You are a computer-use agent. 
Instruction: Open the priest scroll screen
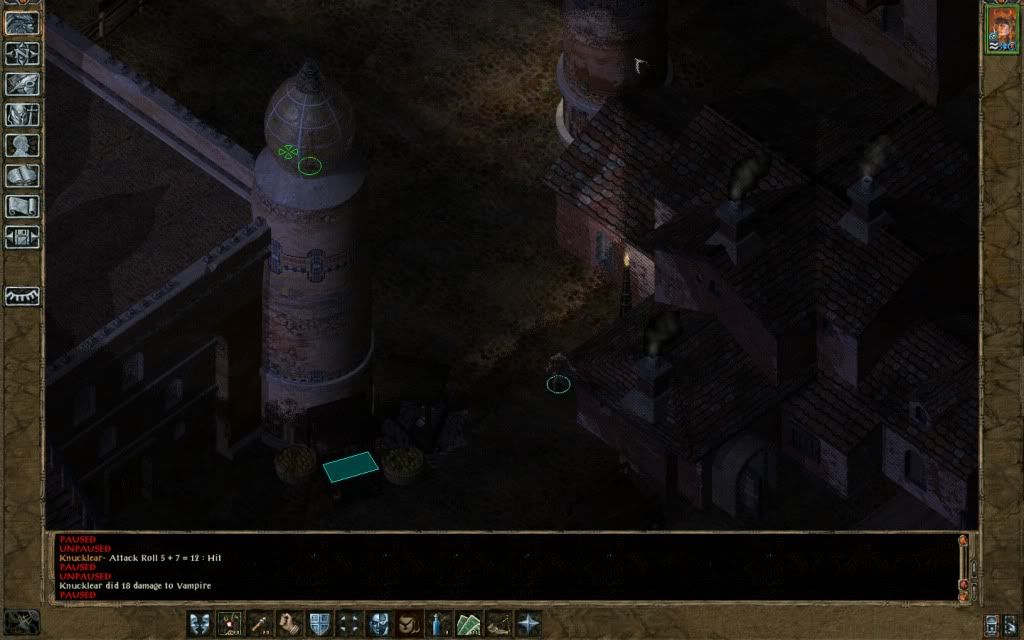click(22, 207)
